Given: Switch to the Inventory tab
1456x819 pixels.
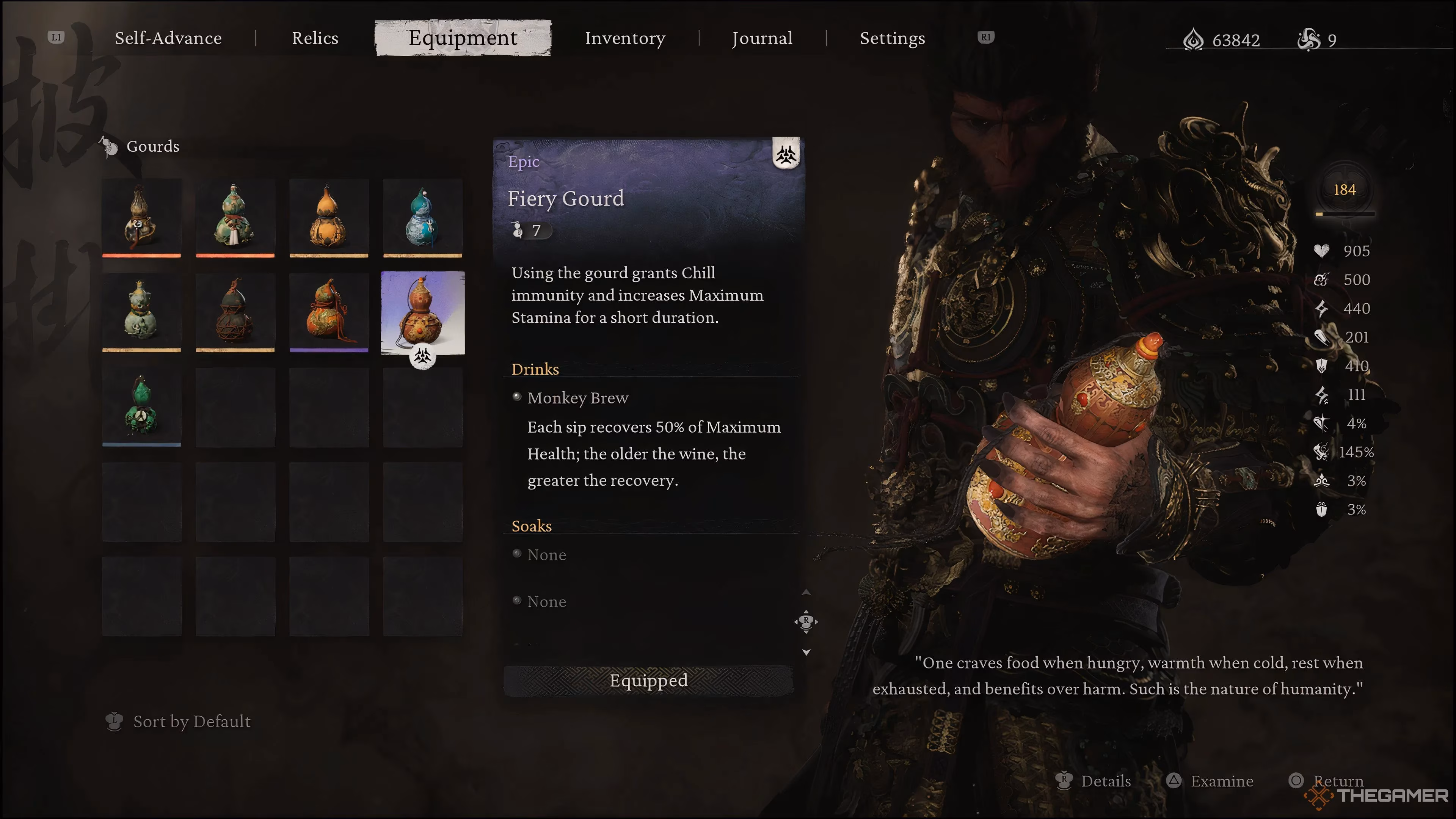Looking at the screenshot, I should click(624, 38).
